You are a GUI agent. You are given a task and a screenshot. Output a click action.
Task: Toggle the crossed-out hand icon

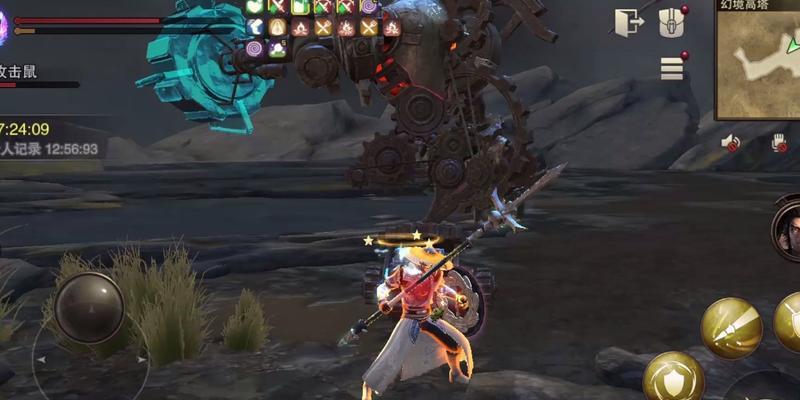[x=779, y=143]
